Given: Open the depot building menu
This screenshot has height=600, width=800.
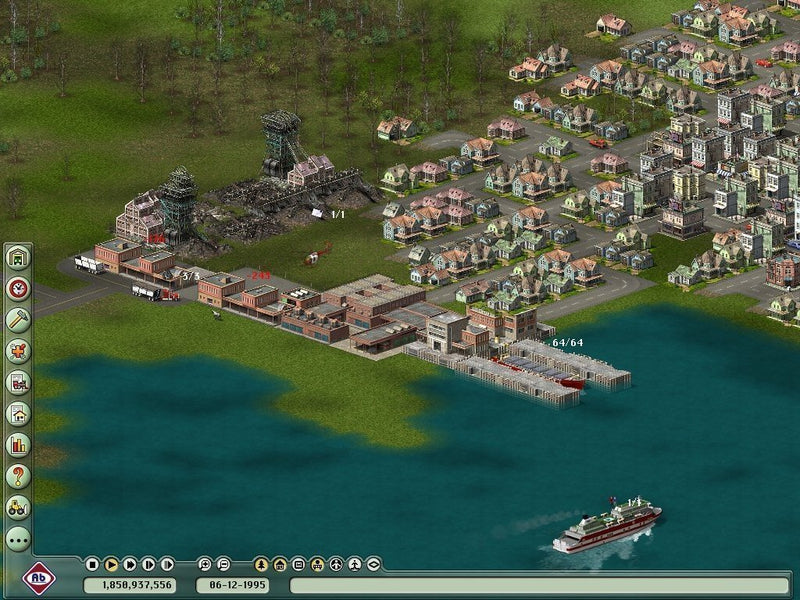Looking at the screenshot, I should point(18,258).
